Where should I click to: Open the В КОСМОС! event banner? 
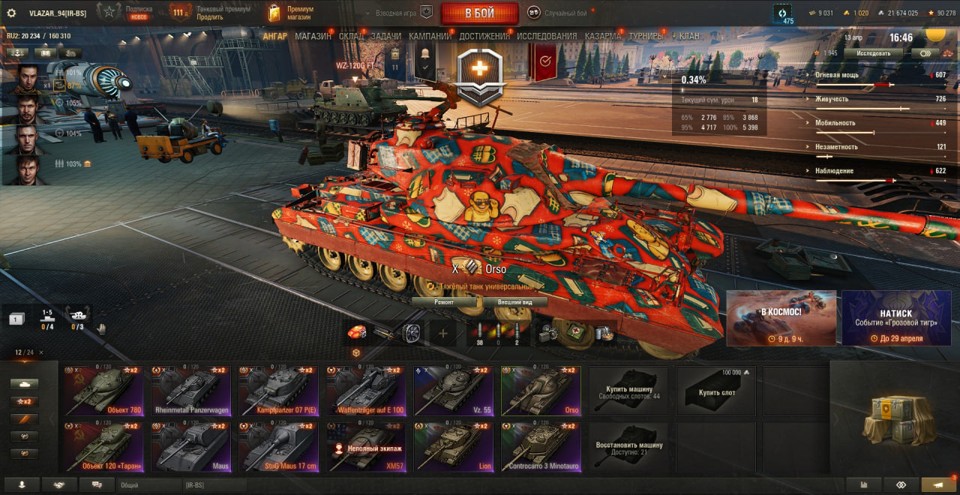780,318
